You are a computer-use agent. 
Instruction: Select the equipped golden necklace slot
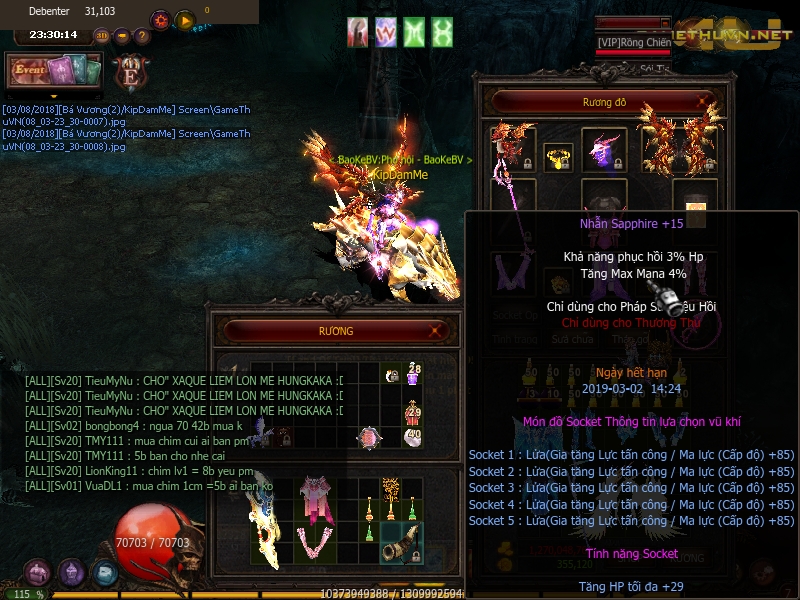coord(558,157)
